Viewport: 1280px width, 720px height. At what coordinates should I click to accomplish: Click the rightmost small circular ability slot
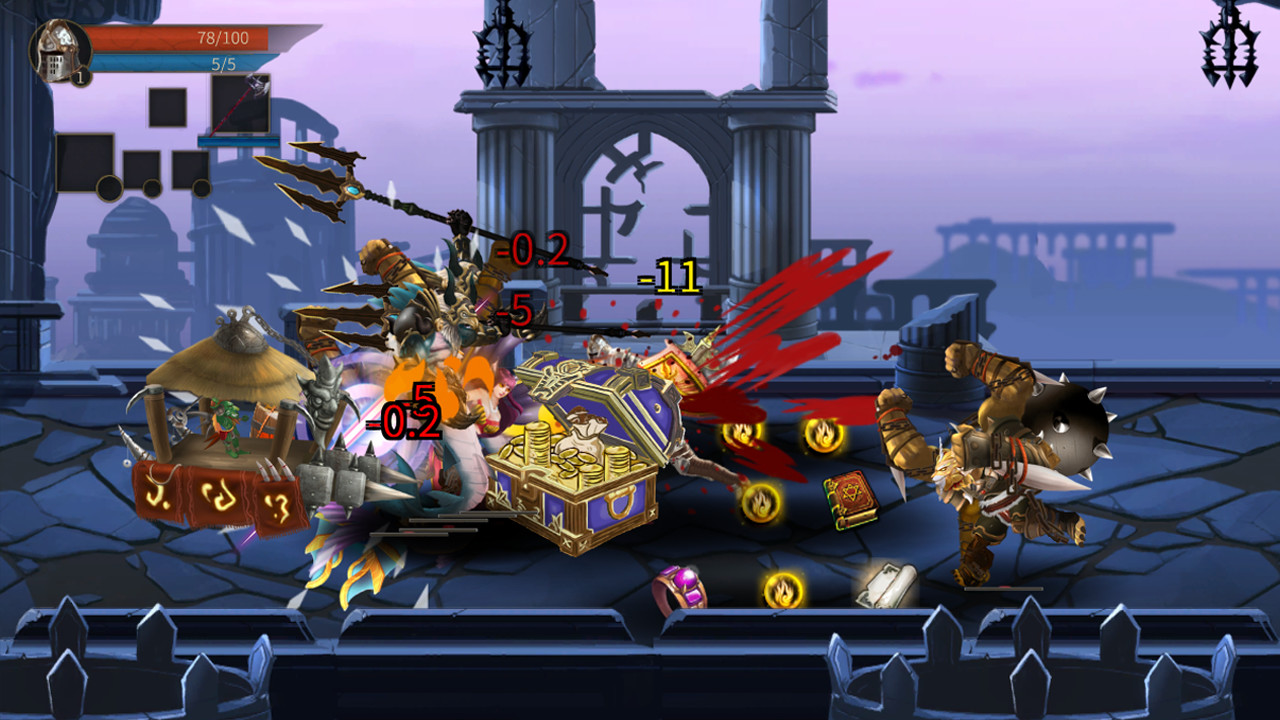202,189
